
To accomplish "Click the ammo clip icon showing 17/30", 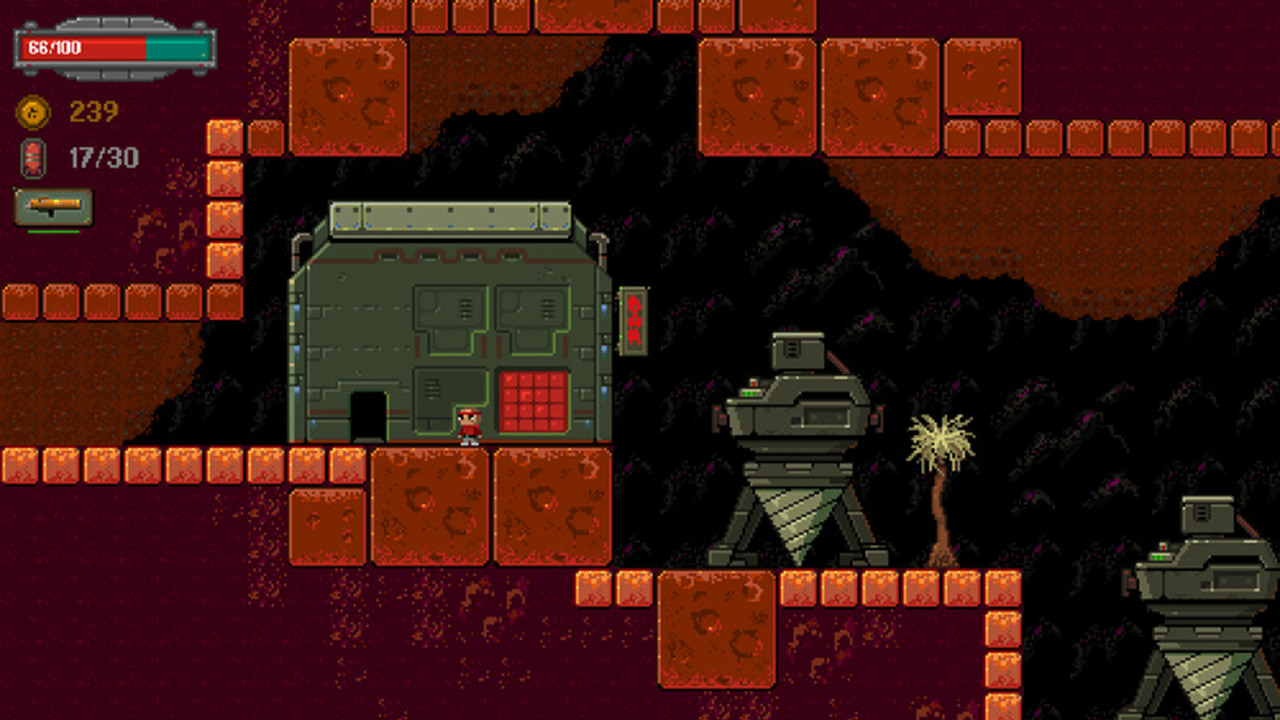I will pyautogui.click(x=34, y=157).
